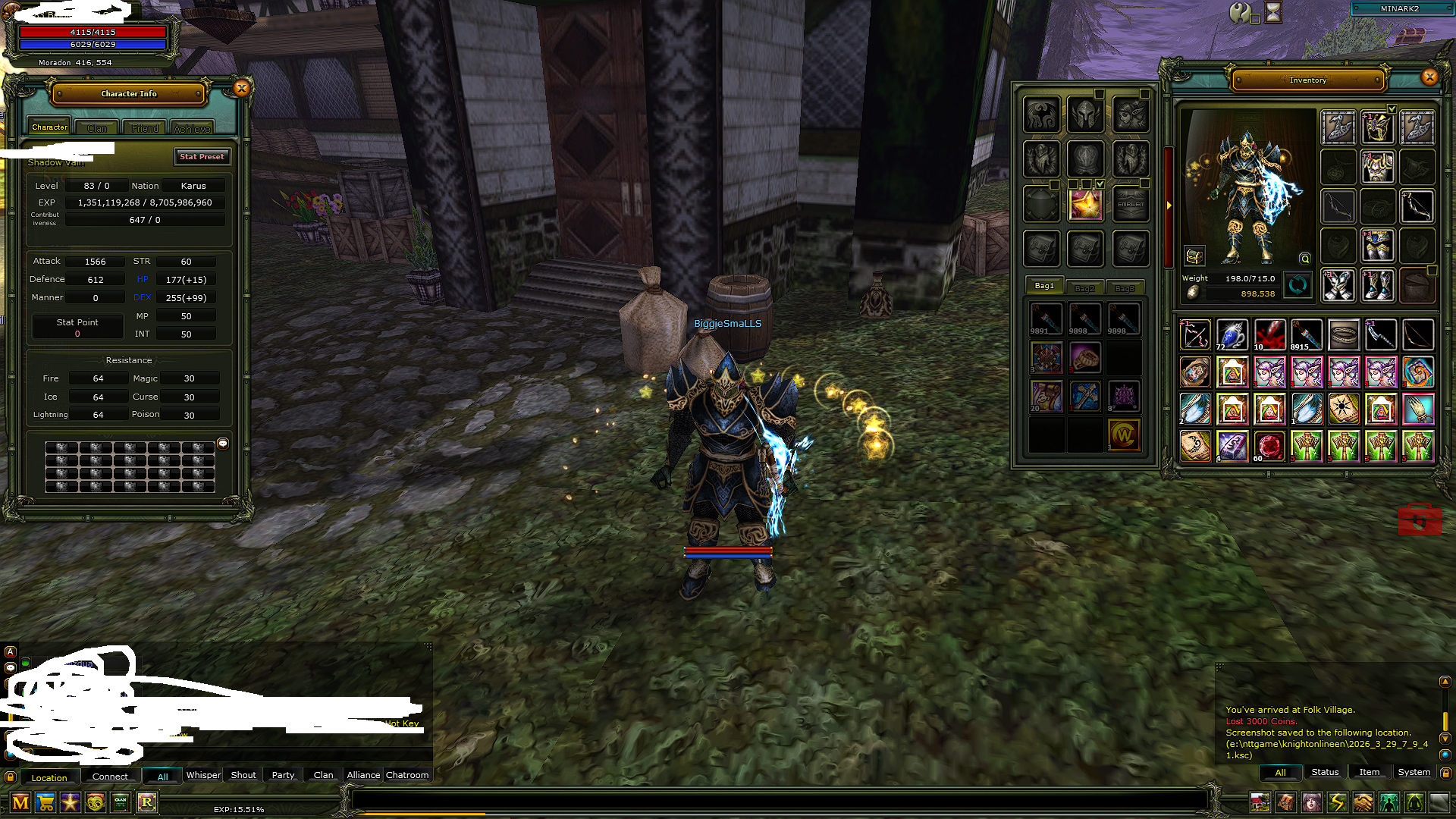Open Skills with the lightning bolt icon

pyautogui.click(x=1338, y=804)
